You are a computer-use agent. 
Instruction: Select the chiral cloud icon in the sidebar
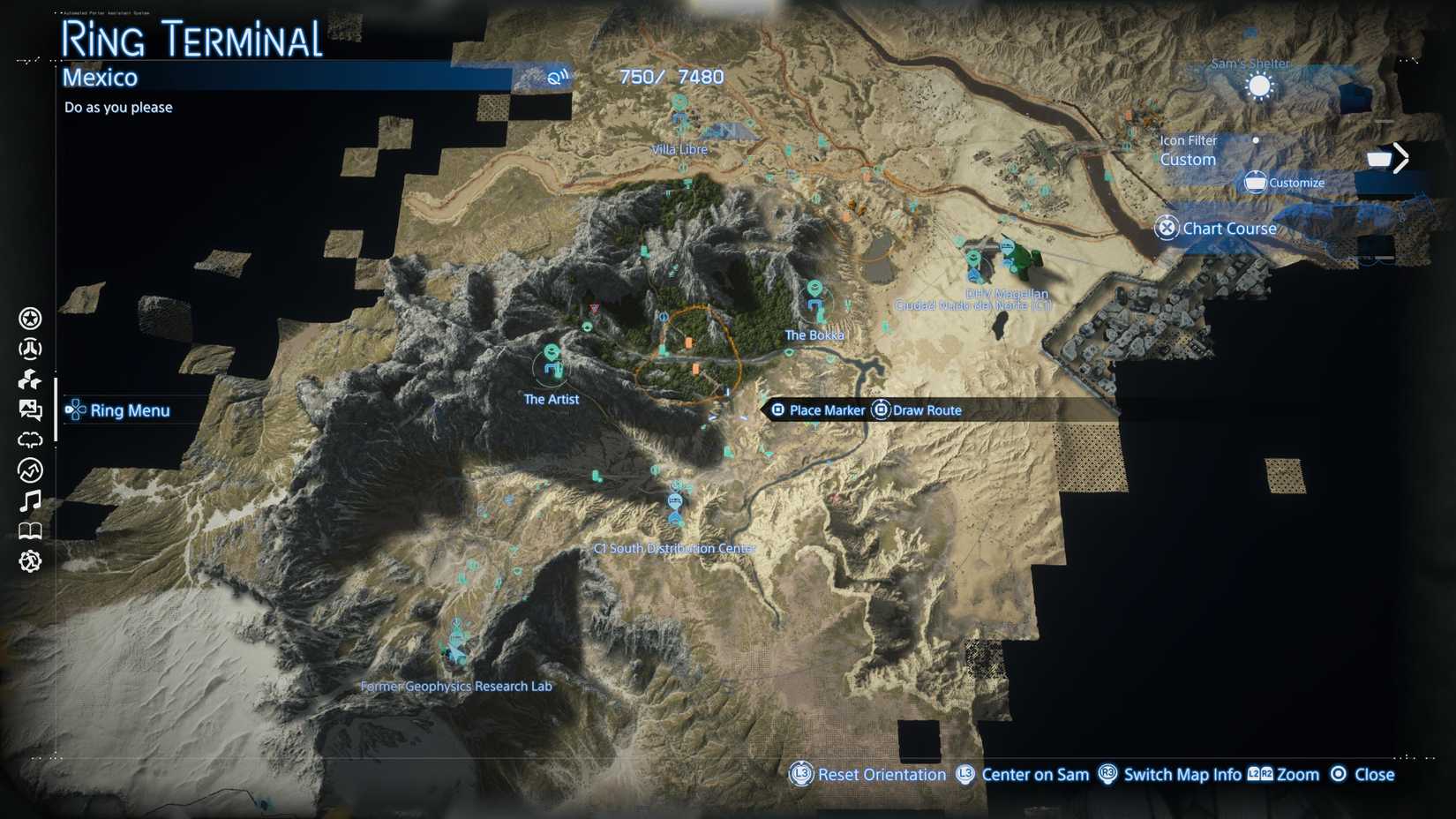(28, 439)
